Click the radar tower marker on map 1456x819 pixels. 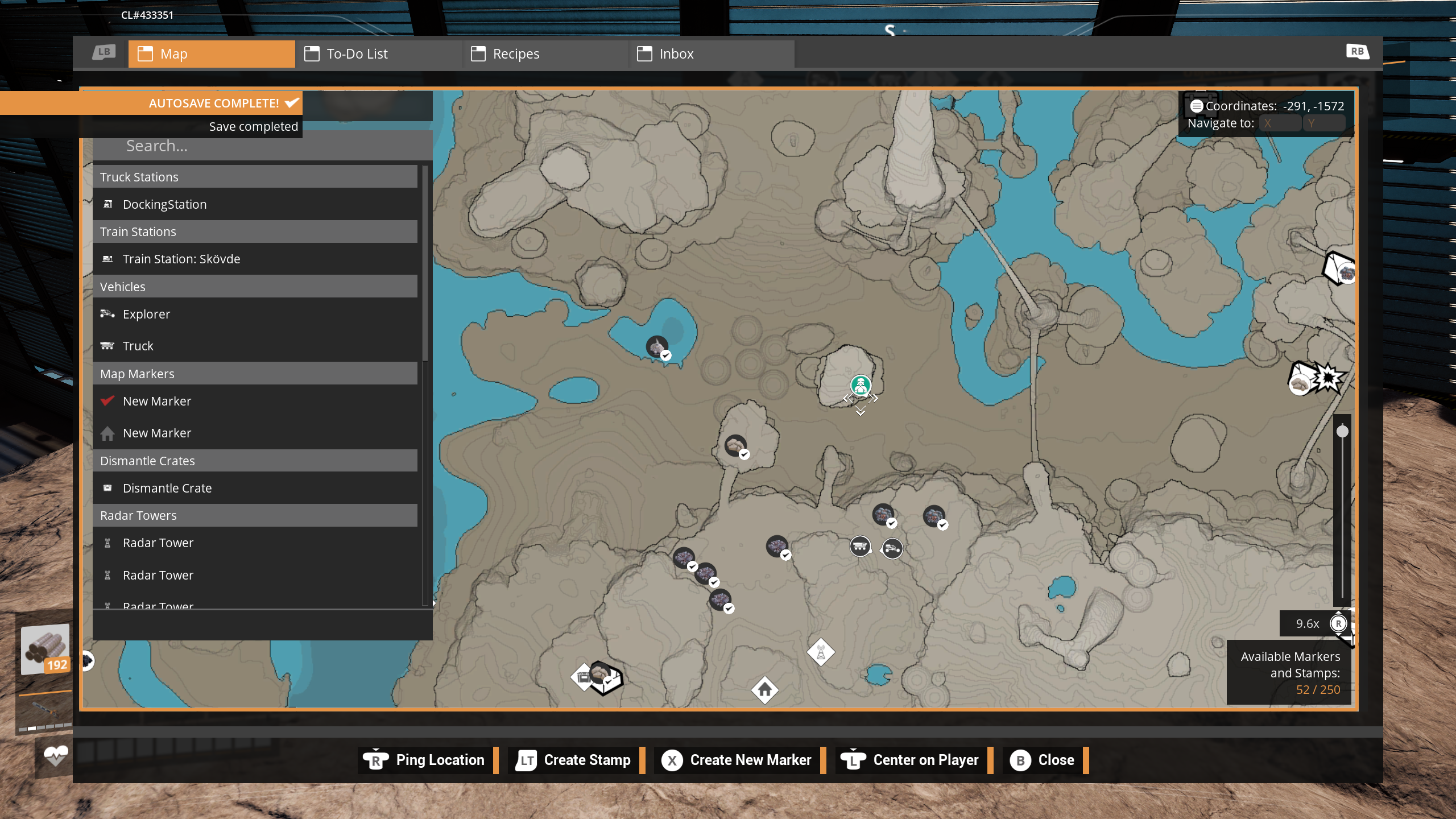[821, 652]
